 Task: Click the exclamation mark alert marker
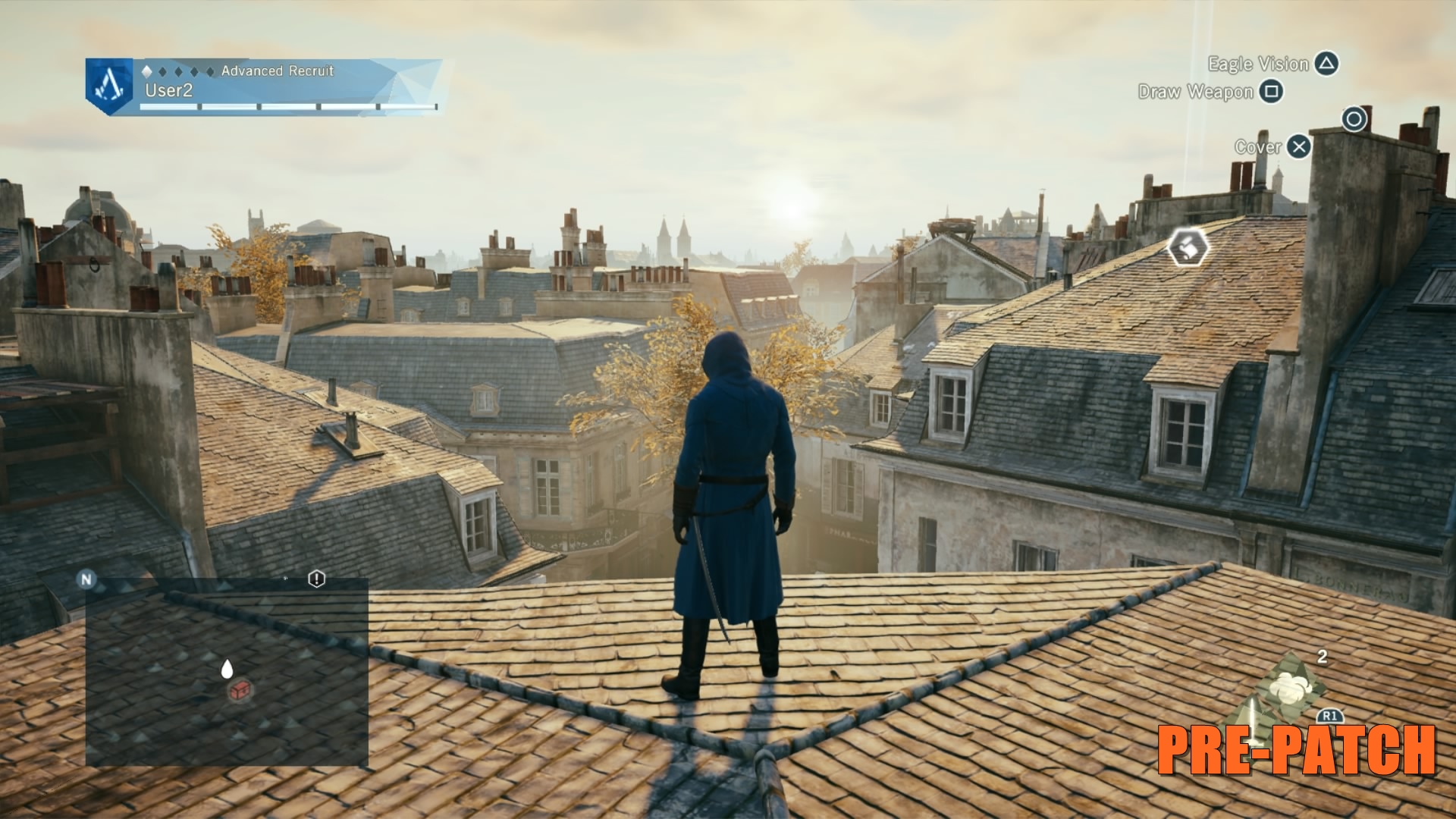[316, 579]
